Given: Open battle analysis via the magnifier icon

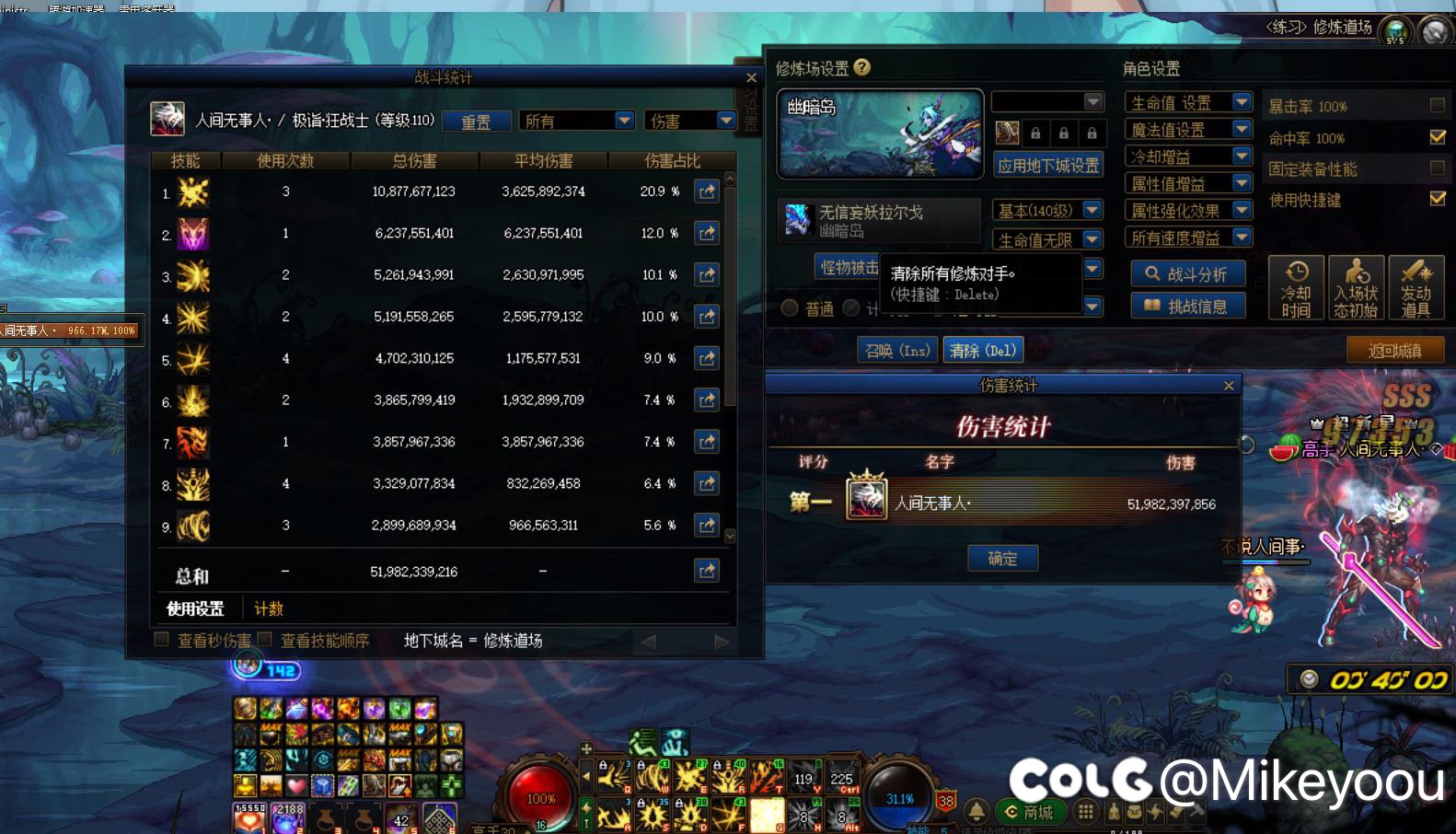Looking at the screenshot, I should (1186, 272).
